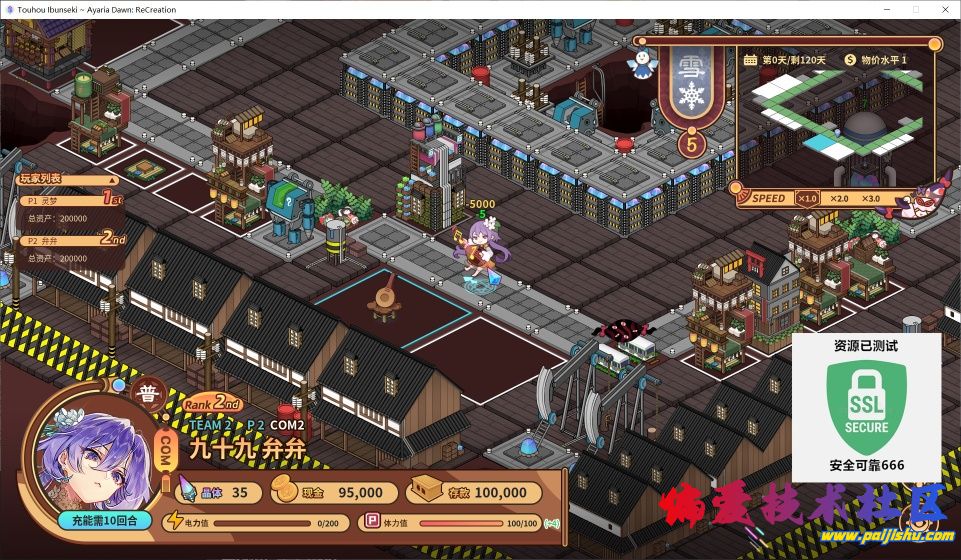Click the snow weather banner
The width and height of the screenshot is (961, 560).
click(x=691, y=89)
